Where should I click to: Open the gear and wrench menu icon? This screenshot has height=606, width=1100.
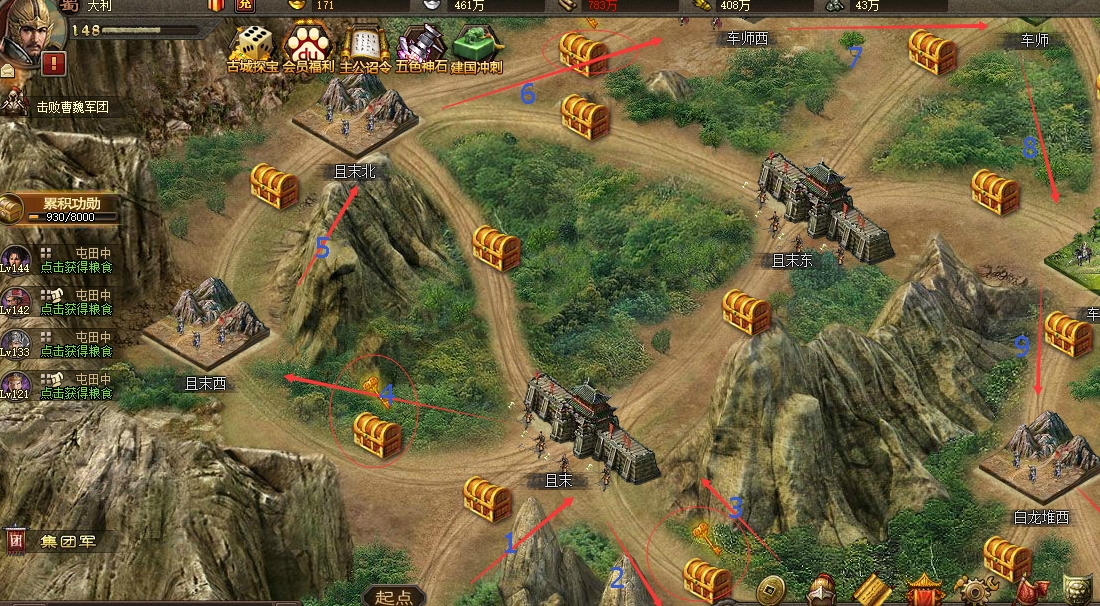point(974,590)
